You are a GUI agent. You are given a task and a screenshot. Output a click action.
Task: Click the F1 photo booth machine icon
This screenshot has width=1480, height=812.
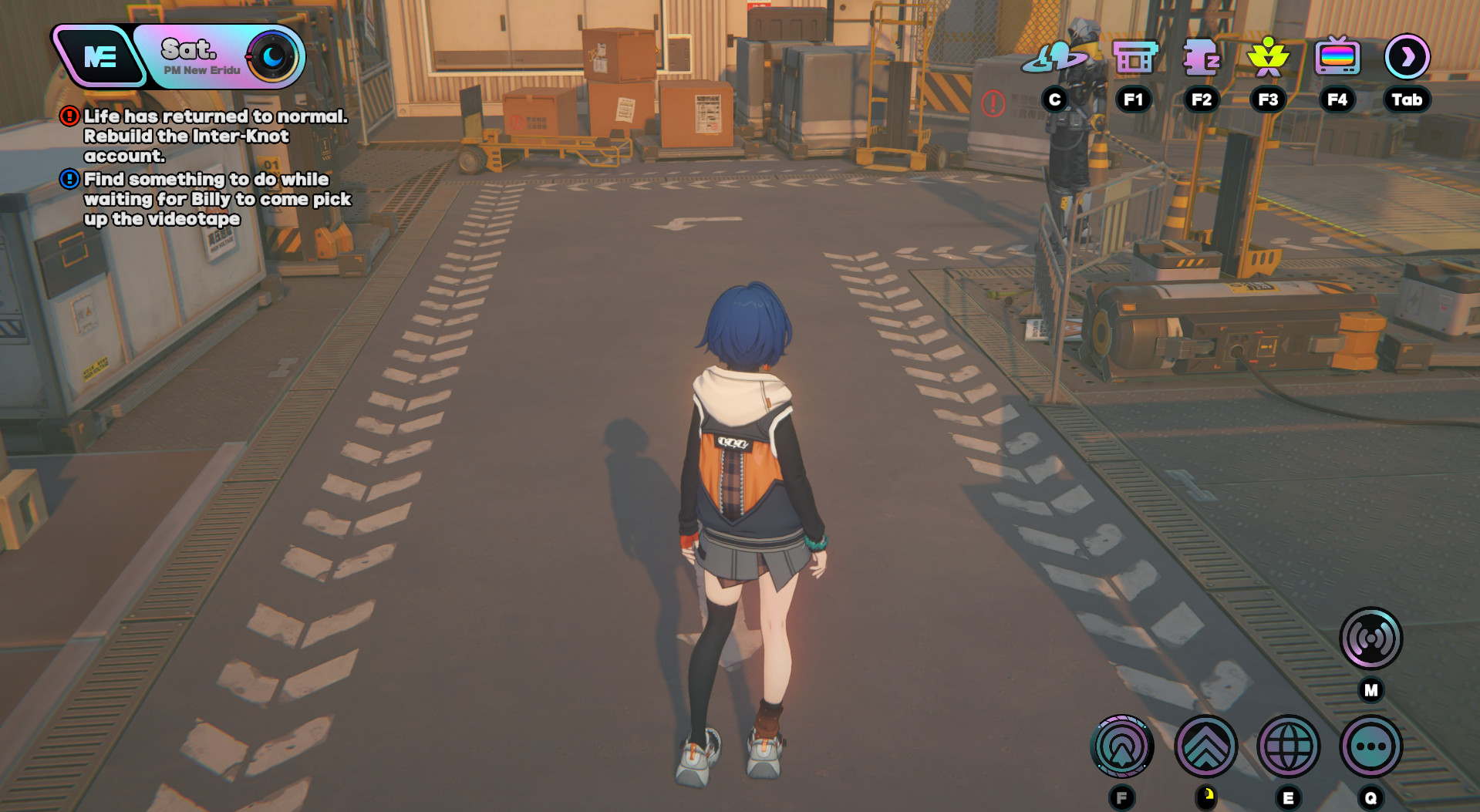pos(1132,56)
